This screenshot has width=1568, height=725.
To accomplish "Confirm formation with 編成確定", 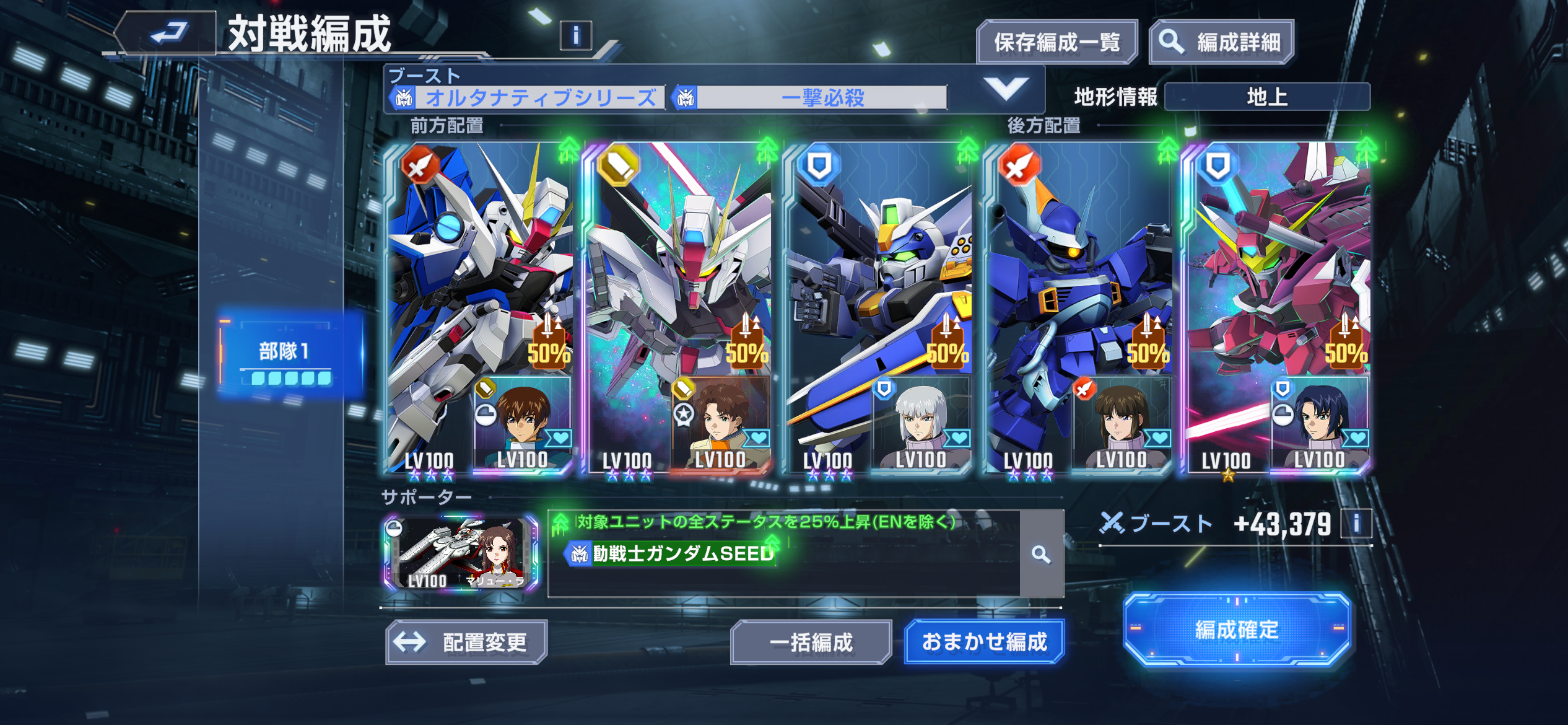I will pyautogui.click(x=1236, y=630).
